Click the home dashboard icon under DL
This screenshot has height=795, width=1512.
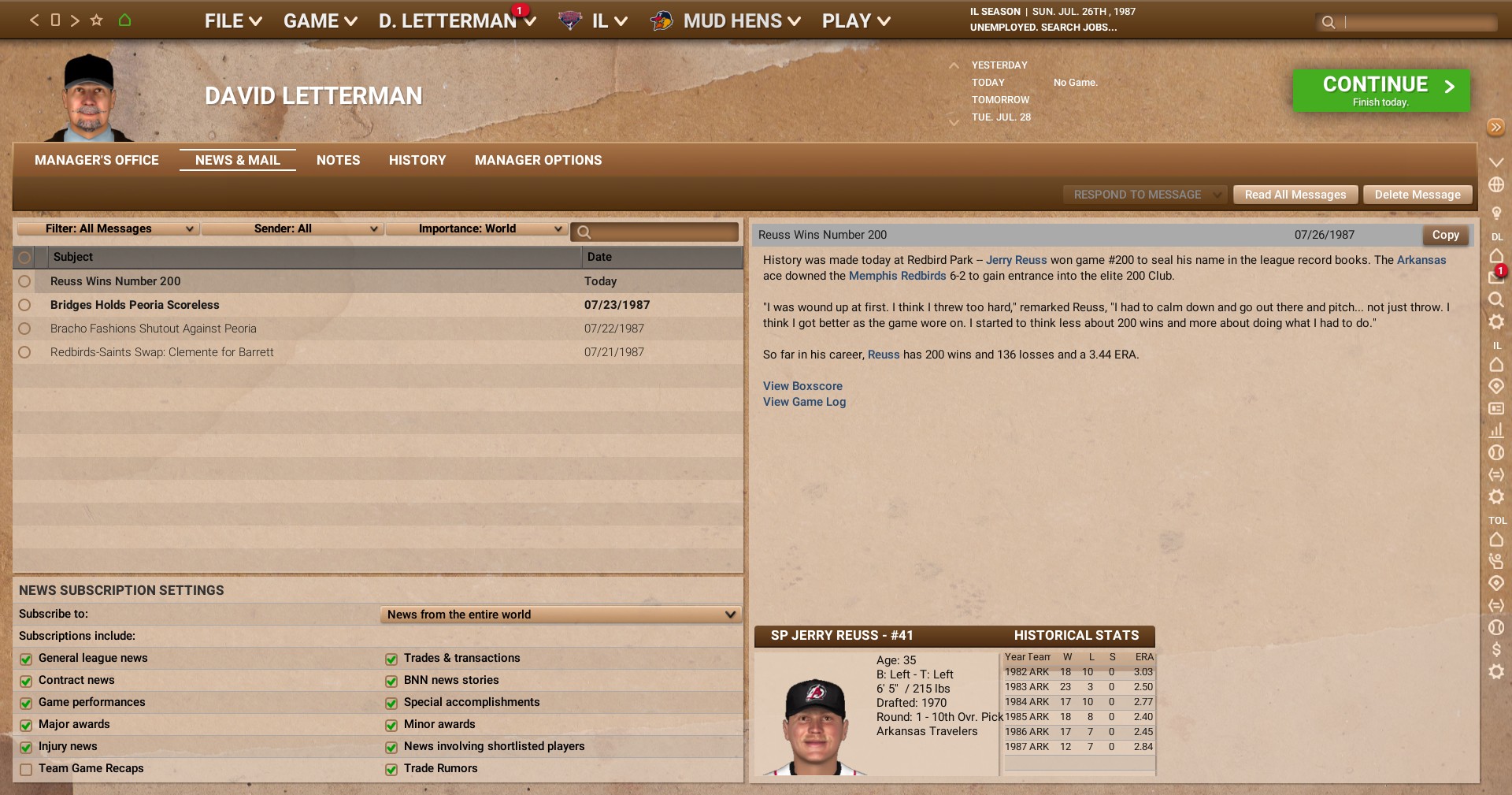[x=1497, y=257]
